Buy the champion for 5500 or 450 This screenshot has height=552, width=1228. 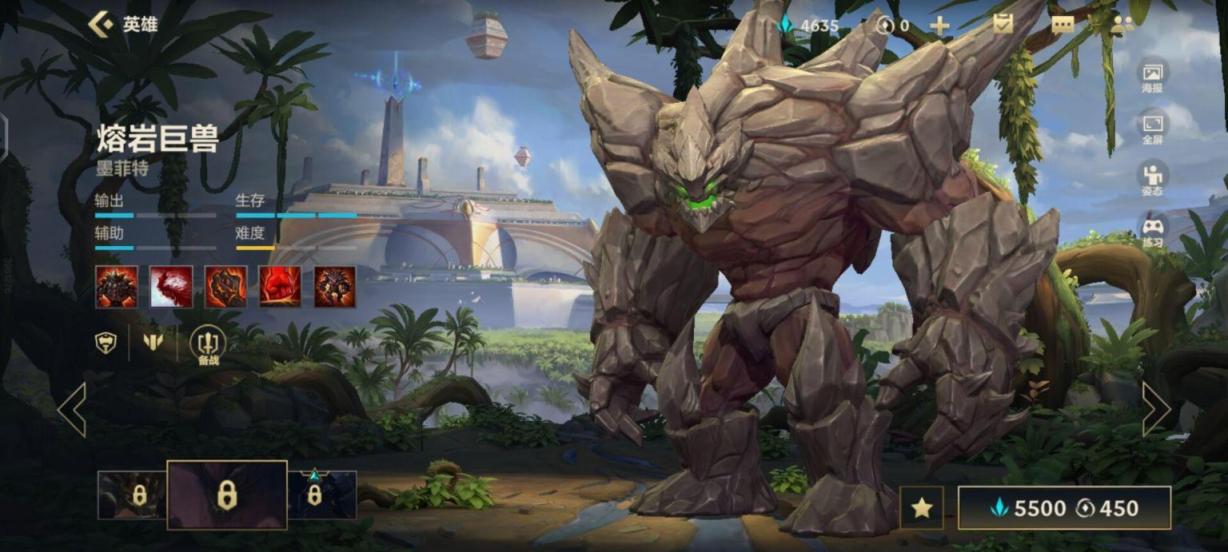point(1064,508)
